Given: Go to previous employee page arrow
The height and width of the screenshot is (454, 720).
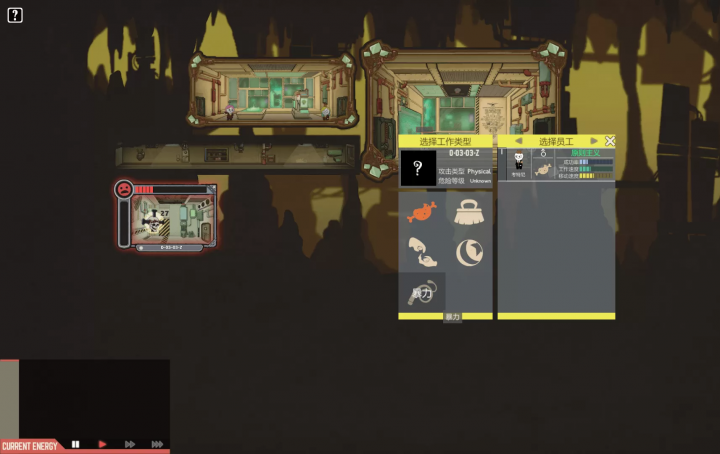Looking at the screenshot, I should pos(518,141).
